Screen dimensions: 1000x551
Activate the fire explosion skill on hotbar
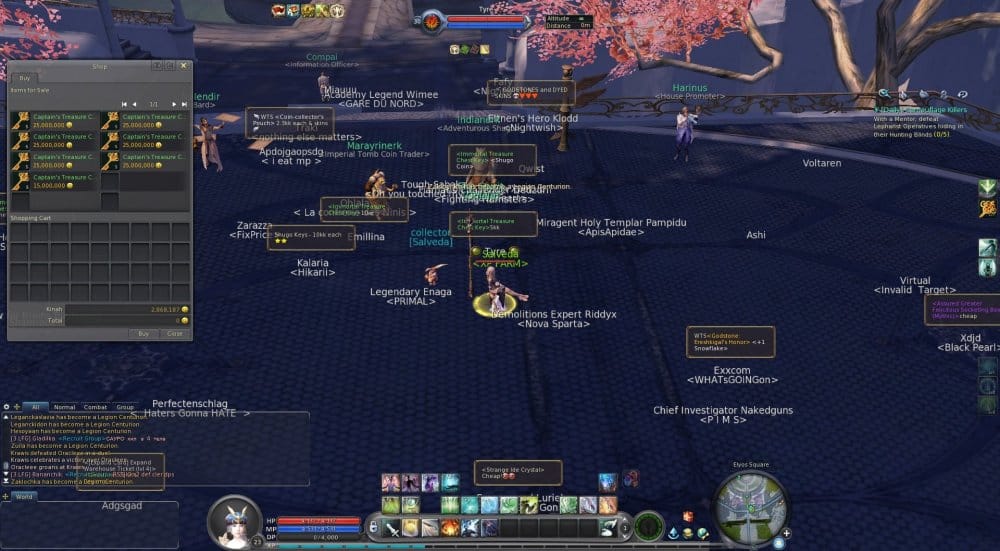tap(450, 527)
